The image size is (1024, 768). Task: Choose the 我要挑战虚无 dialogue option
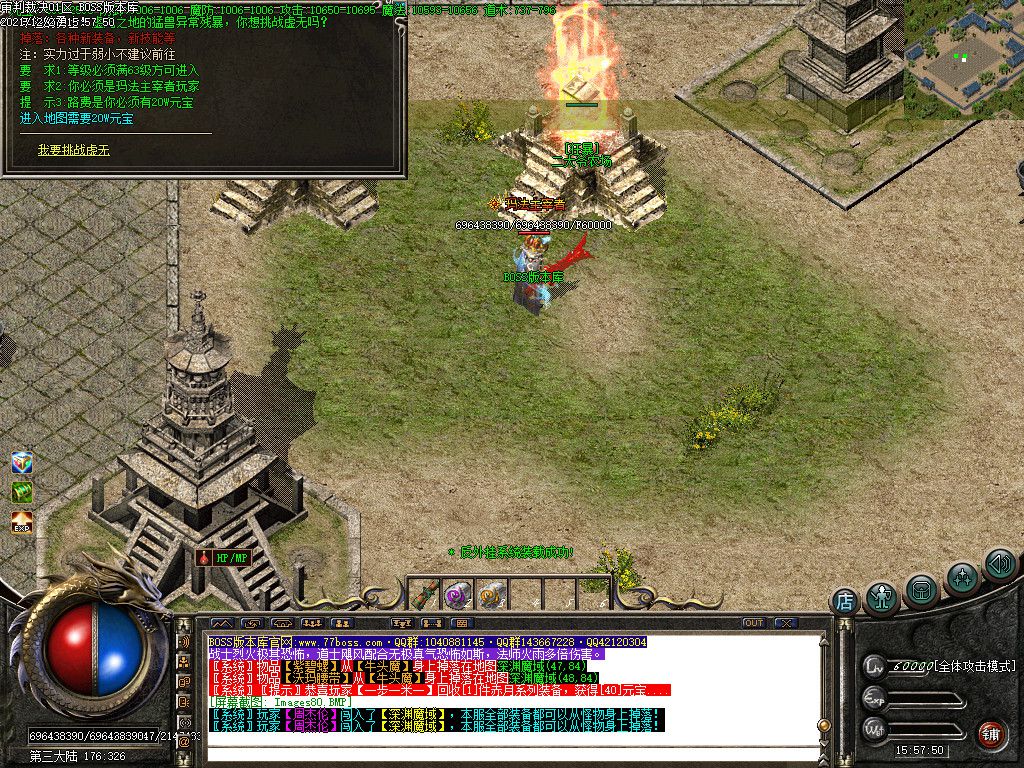74,150
